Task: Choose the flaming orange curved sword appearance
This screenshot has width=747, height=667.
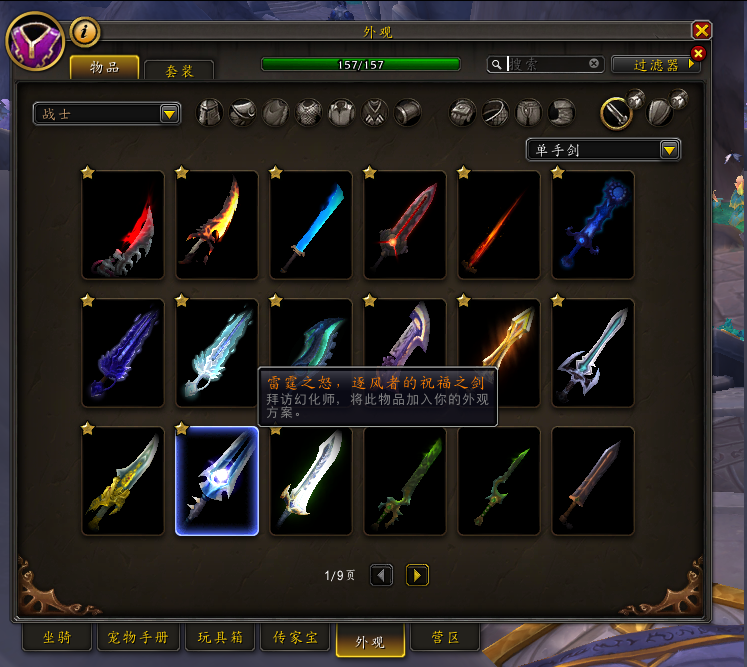Action: click(x=217, y=225)
